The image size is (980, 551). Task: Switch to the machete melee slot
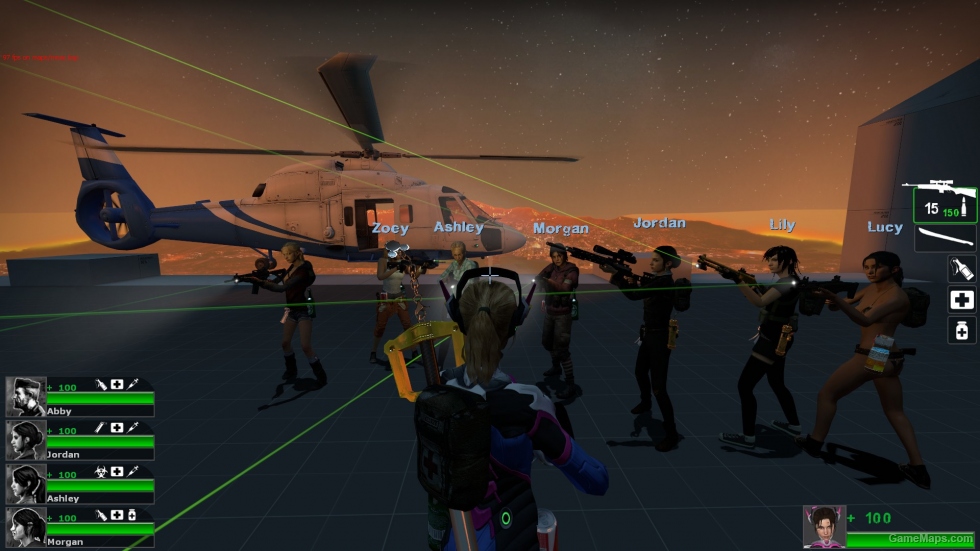tap(944, 238)
